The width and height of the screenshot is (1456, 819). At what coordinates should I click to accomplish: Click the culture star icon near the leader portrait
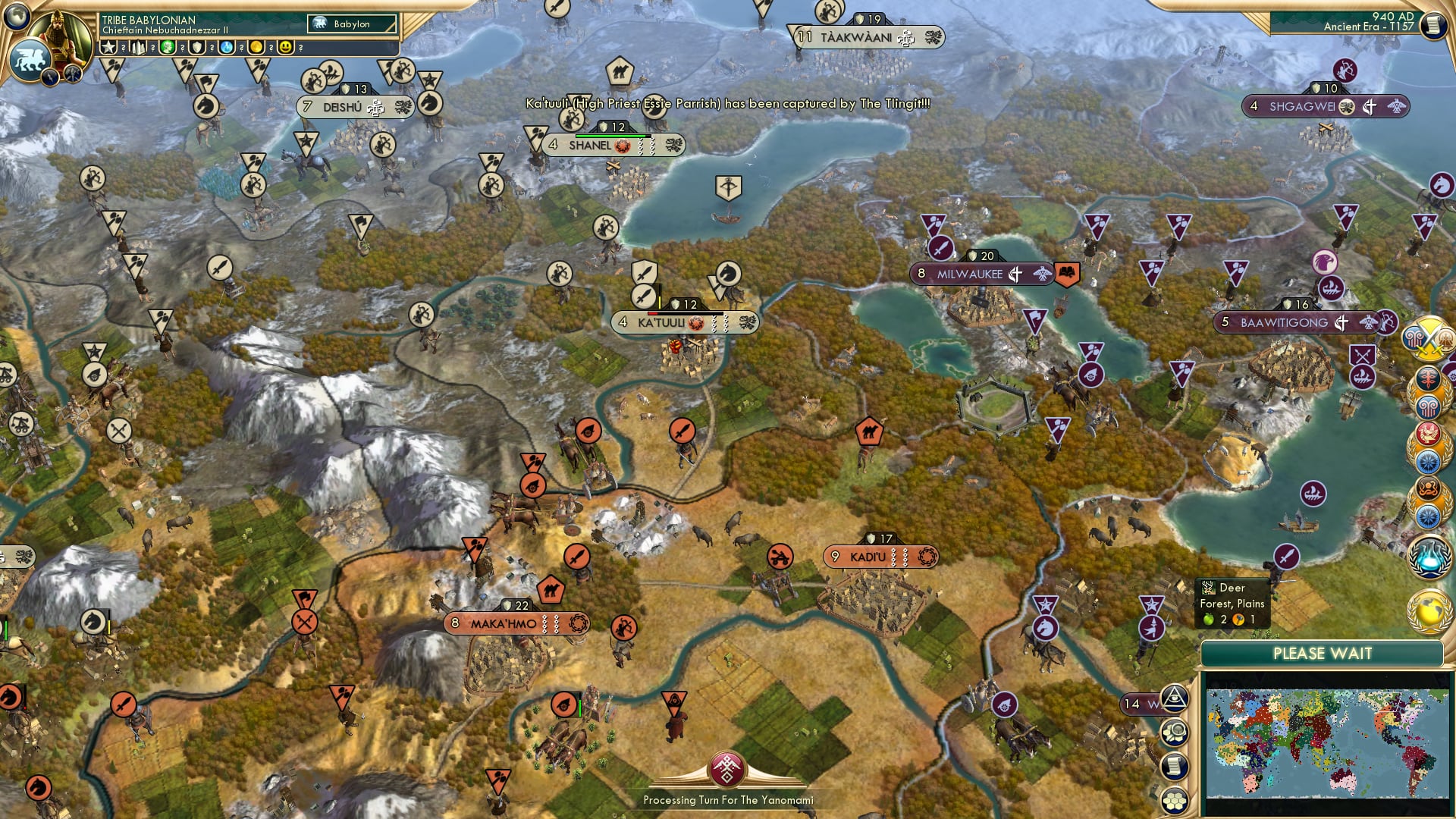point(108,49)
